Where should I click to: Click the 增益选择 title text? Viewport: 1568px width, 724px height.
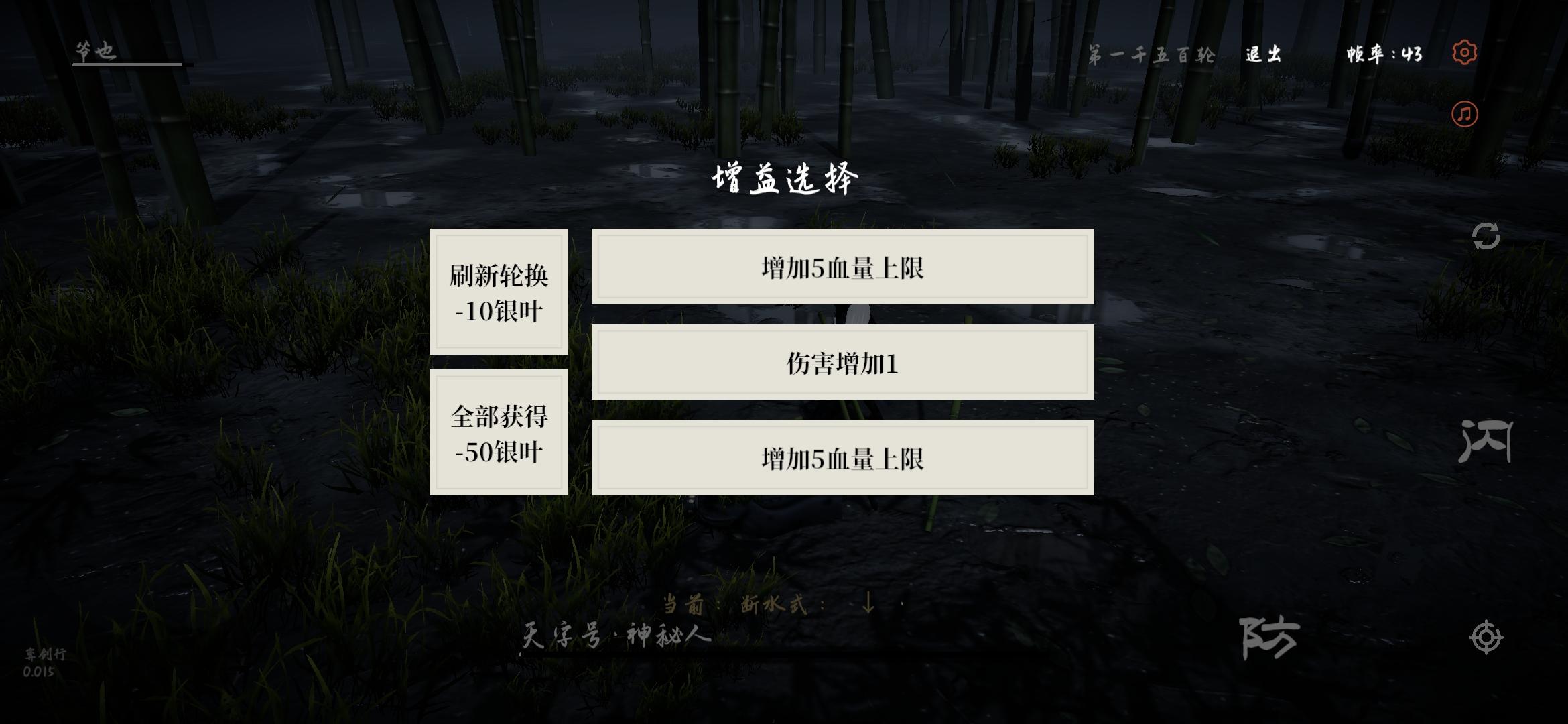785,178
